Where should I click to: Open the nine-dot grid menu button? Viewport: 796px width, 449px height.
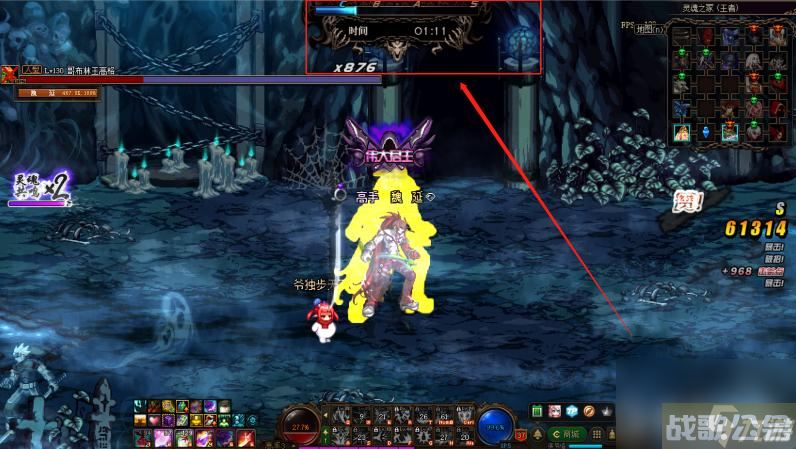(x=599, y=434)
